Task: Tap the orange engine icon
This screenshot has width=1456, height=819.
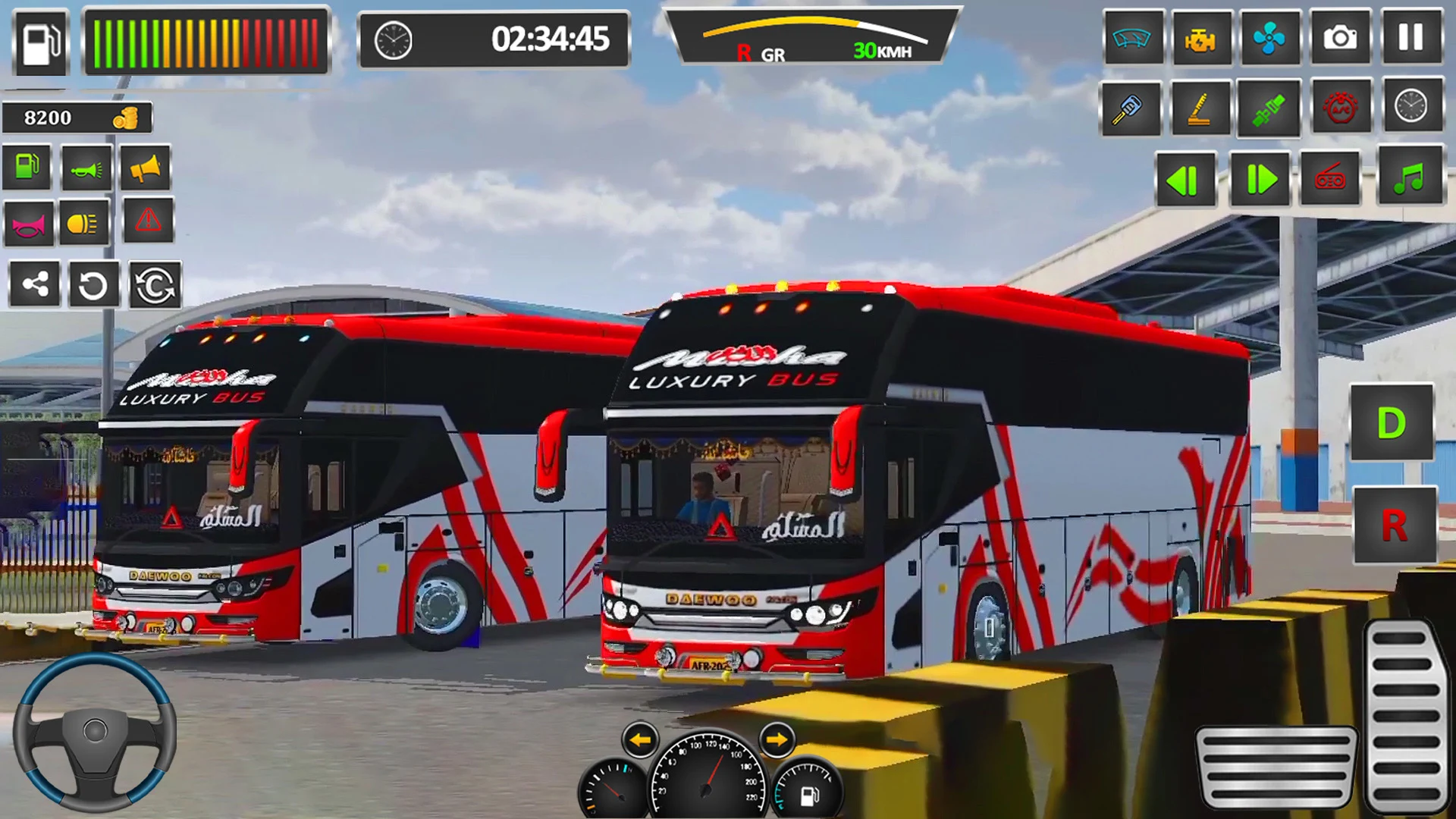Action: (1200, 37)
